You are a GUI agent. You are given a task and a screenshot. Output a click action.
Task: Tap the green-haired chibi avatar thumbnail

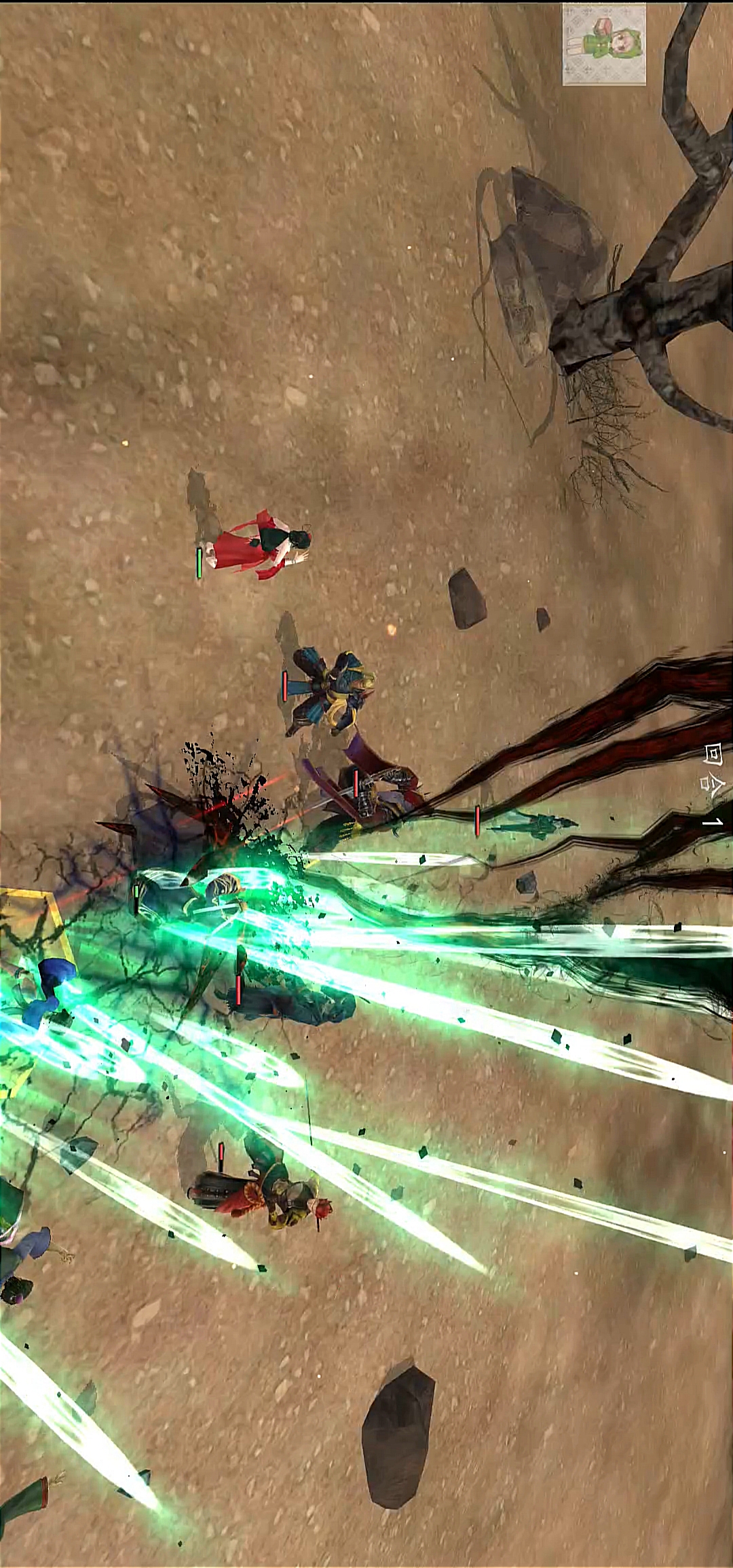[603, 44]
